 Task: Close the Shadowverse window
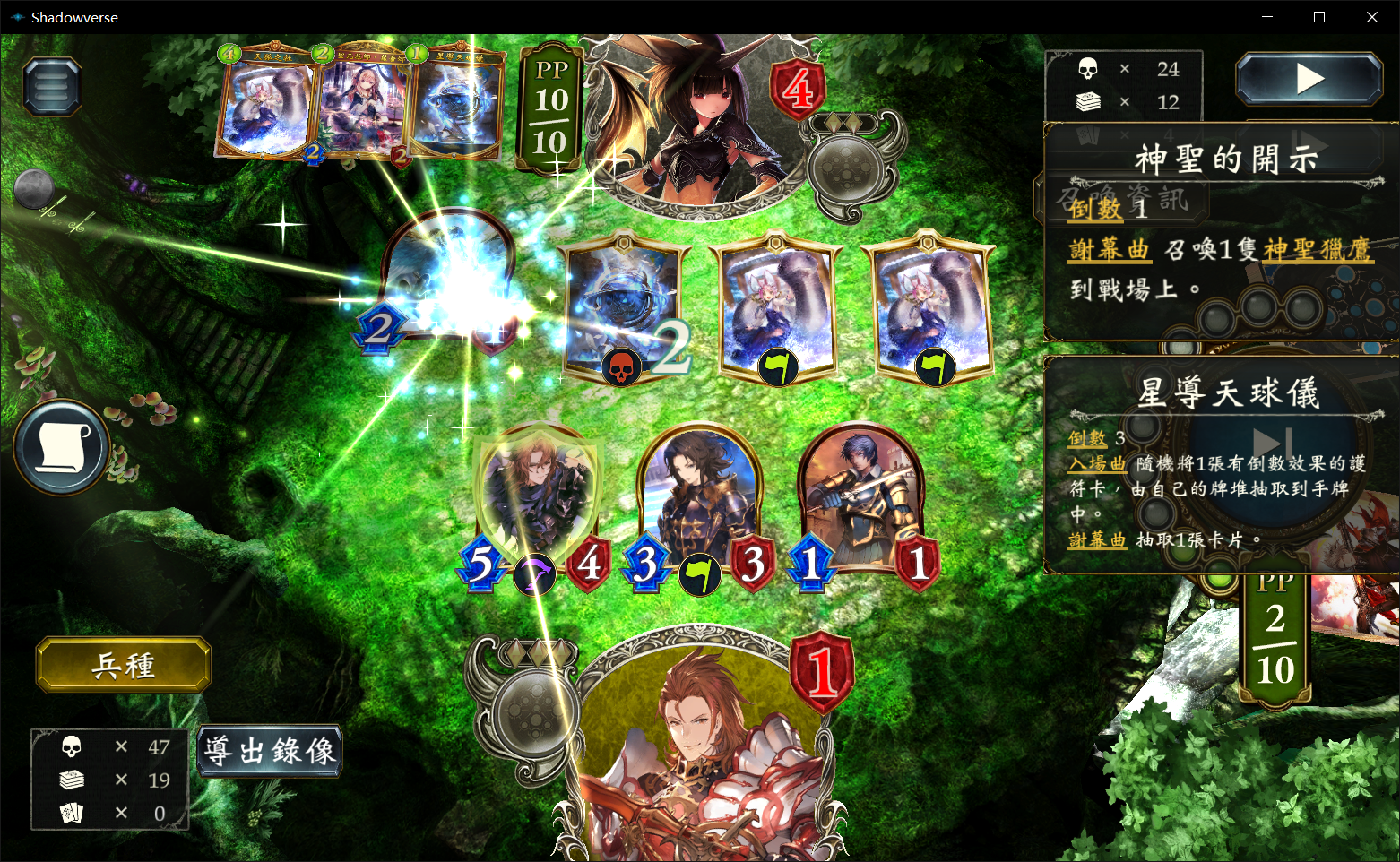pos(1371,17)
